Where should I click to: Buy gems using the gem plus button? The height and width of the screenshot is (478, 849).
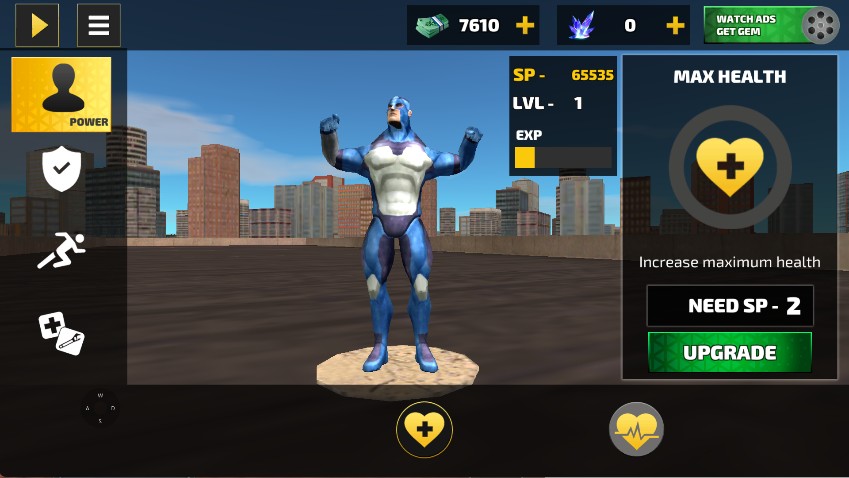(x=675, y=26)
